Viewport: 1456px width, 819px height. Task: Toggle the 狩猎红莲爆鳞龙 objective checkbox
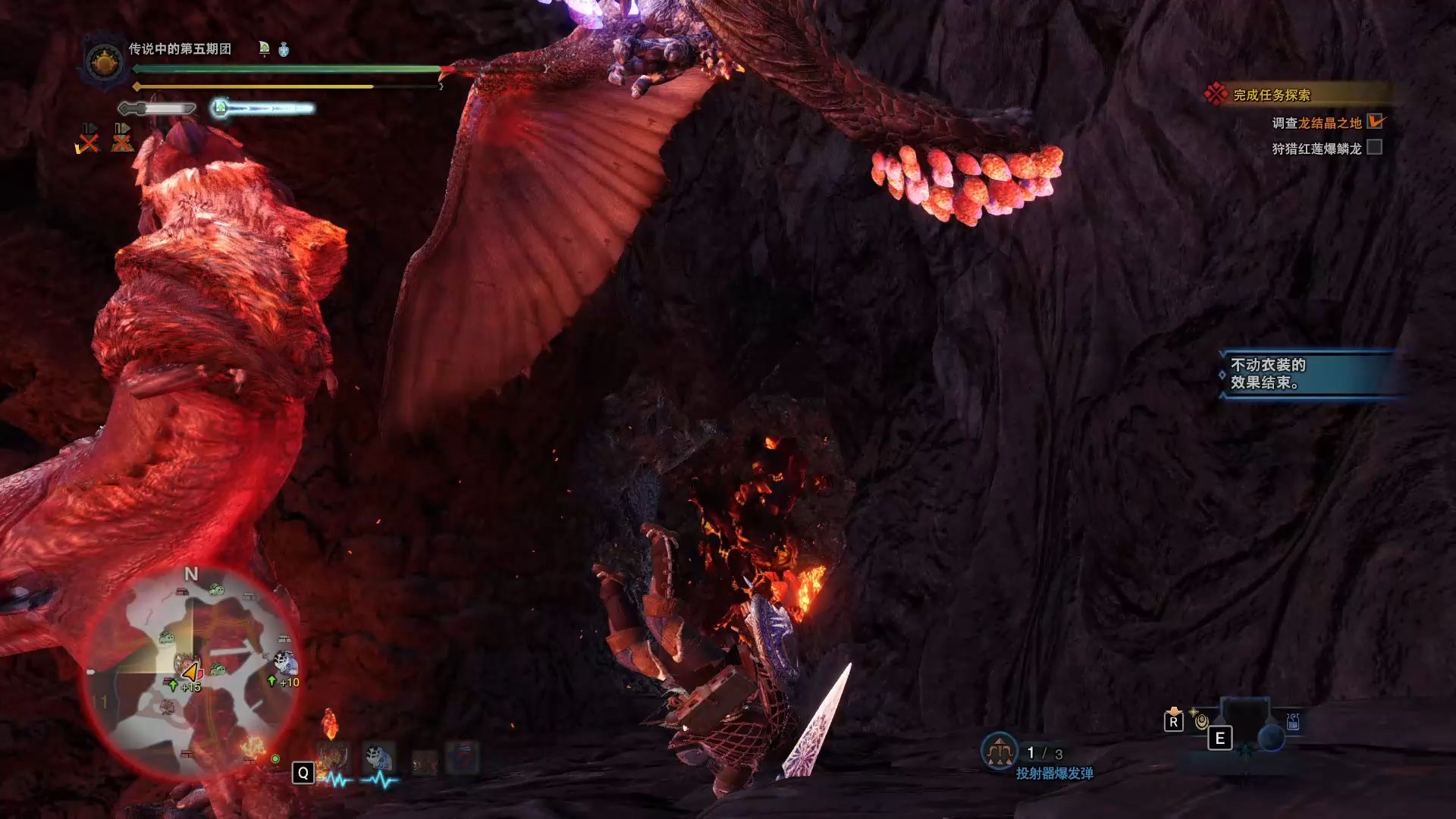(x=1375, y=147)
